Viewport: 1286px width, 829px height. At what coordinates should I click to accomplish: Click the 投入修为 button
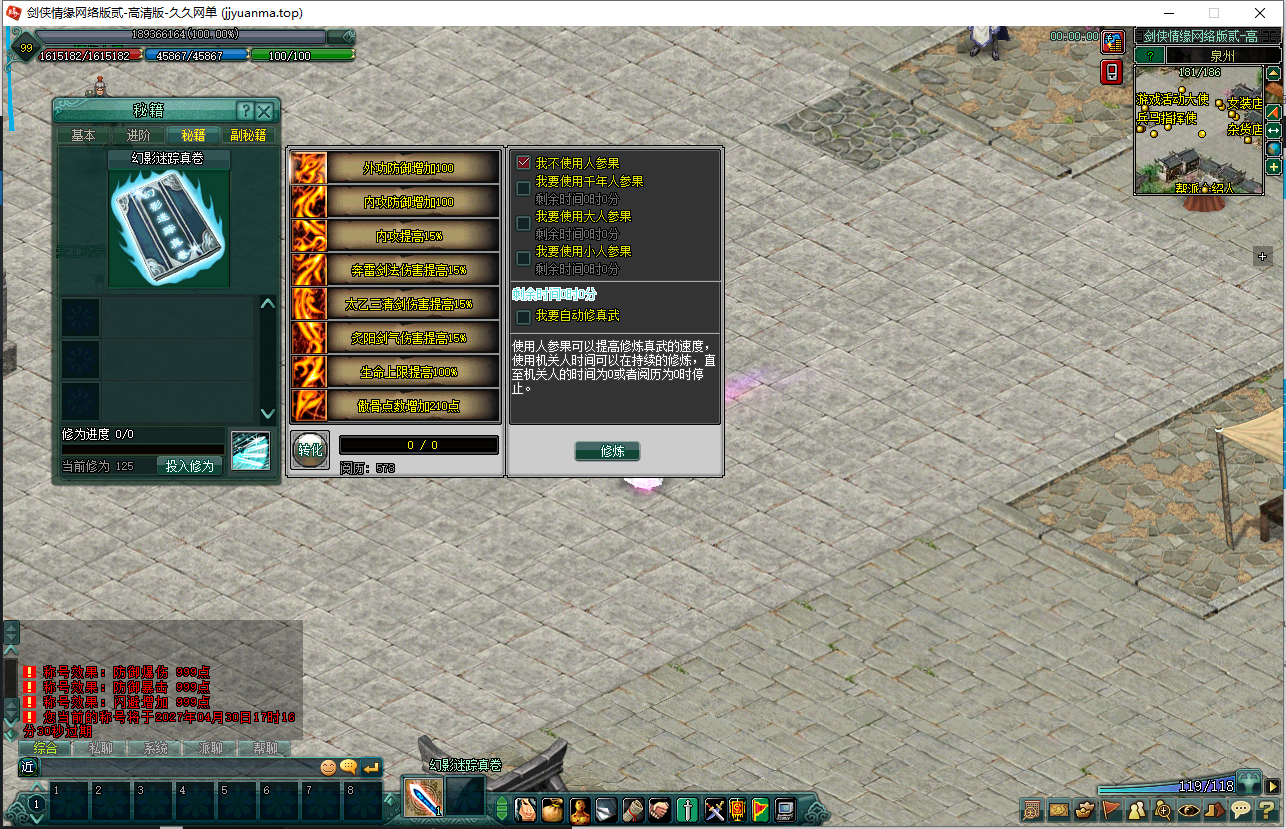[189, 466]
